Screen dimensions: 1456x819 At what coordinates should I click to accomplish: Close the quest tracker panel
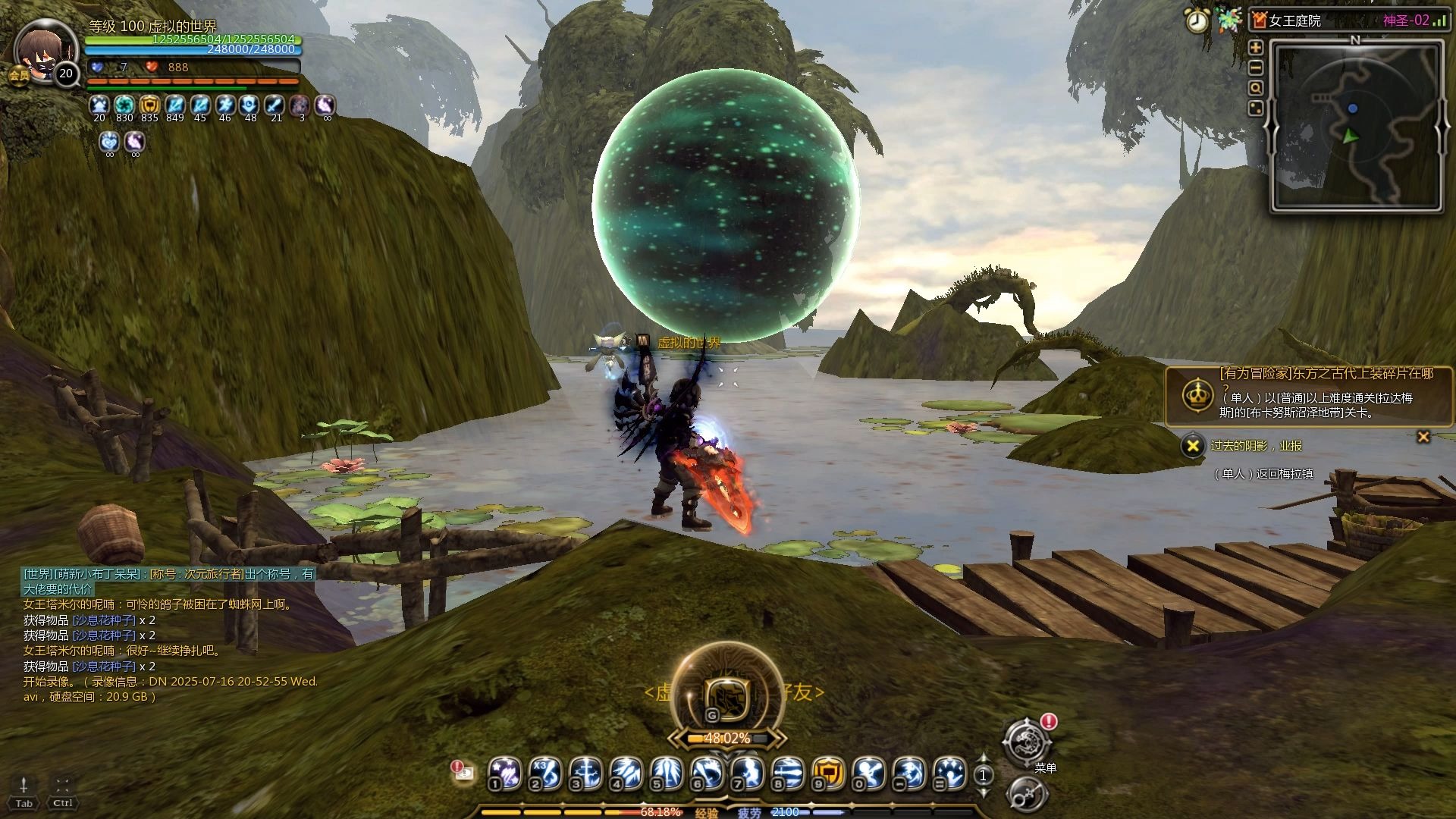point(1423,437)
